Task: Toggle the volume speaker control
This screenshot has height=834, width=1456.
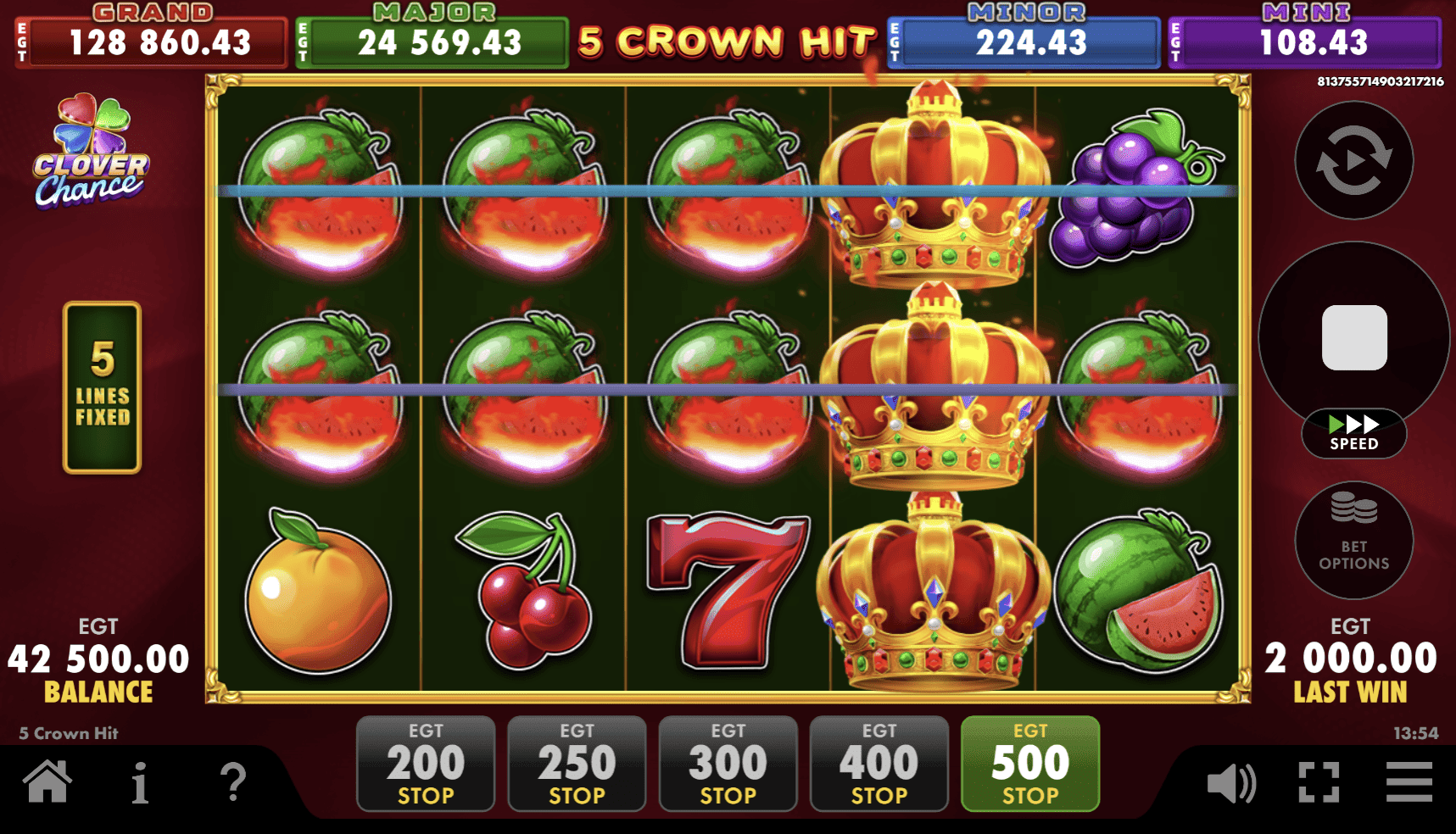Action: [x=1231, y=784]
